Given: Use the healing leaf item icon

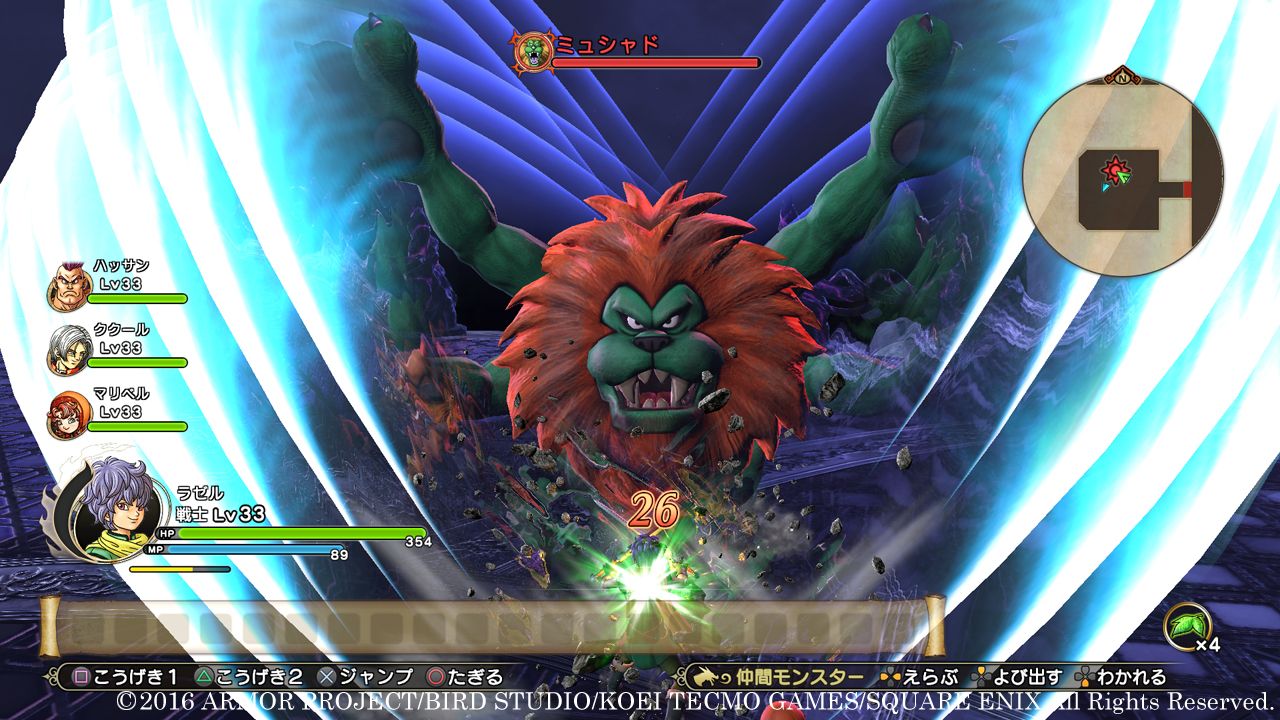Looking at the screenshot, I should tap(1186, 628).
